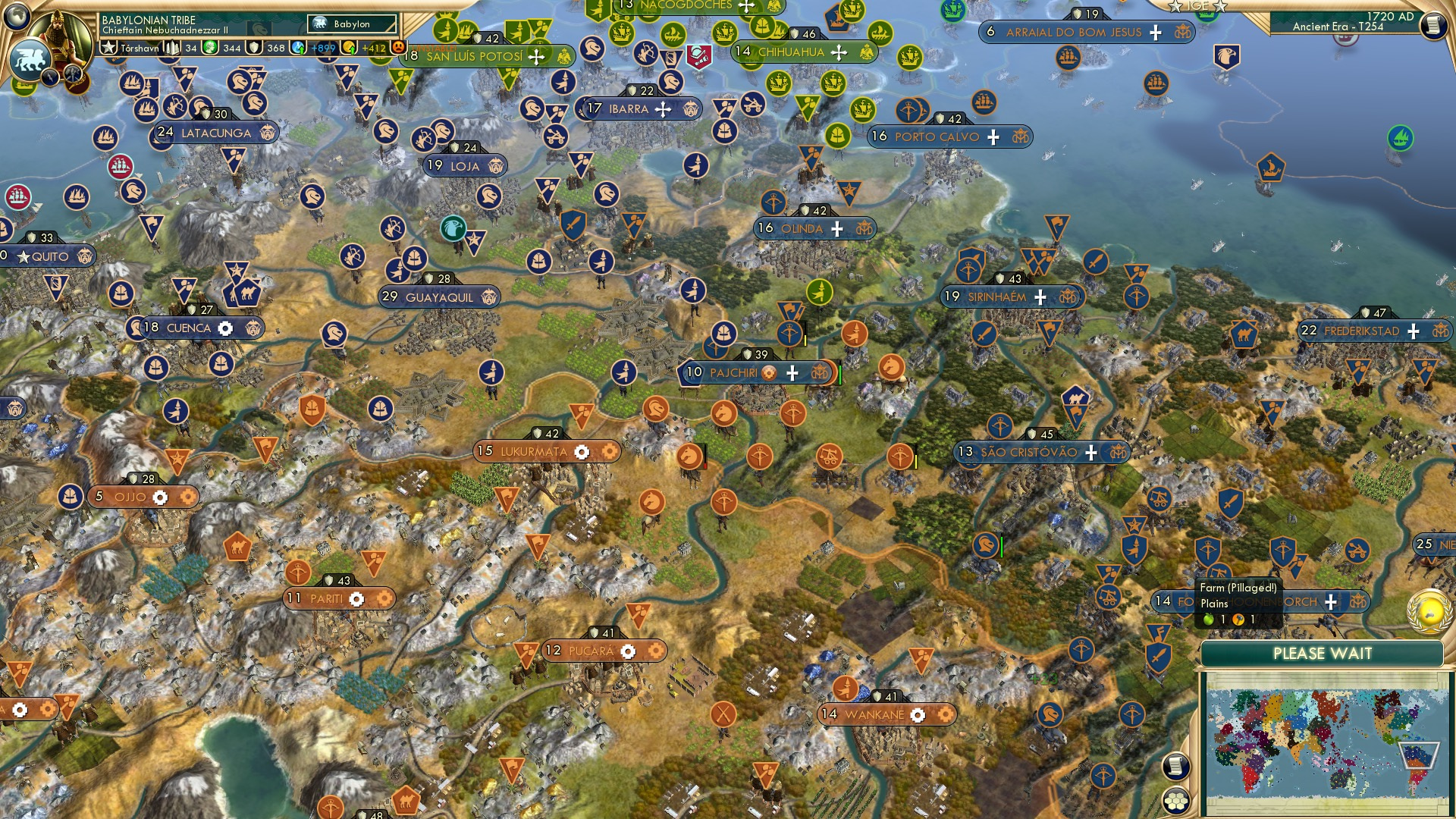This screenshot has height=819, width=1456.
Task: Toggle the strategic view globe in the corner
Action: 16,17
